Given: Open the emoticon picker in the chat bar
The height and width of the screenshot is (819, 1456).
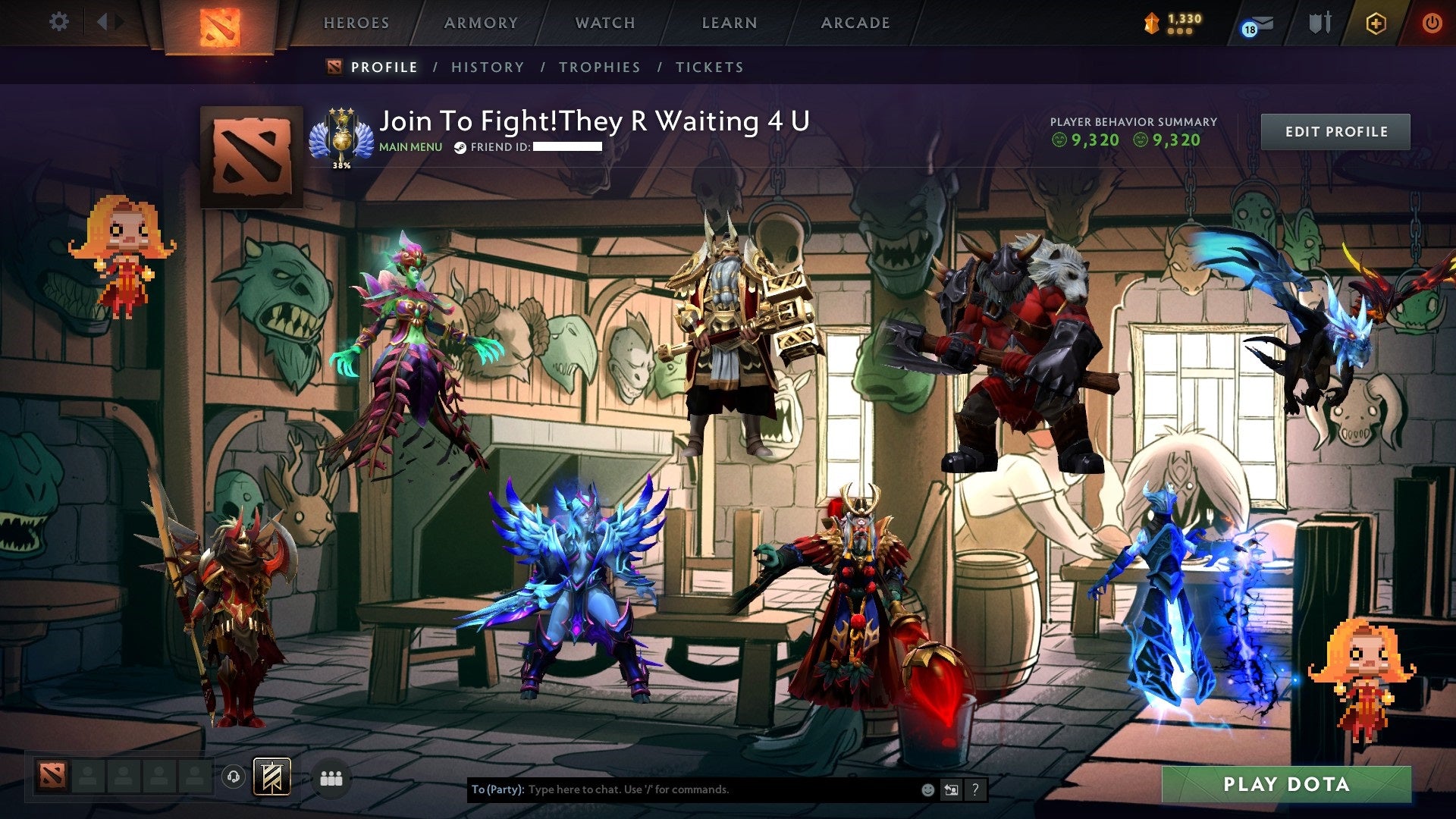Looking at the screenshot, I should pyautogui.click(x=927, y=789).
